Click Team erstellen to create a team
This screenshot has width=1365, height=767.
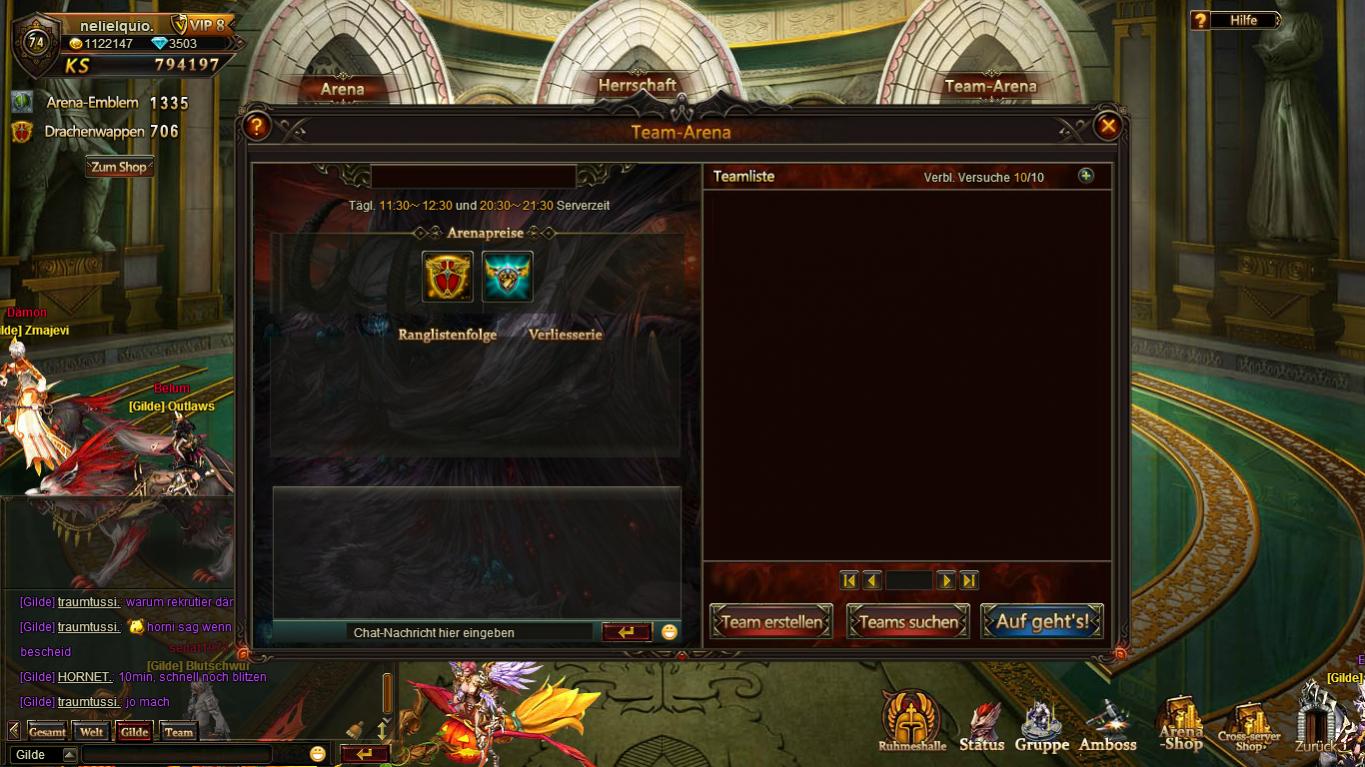771,622
